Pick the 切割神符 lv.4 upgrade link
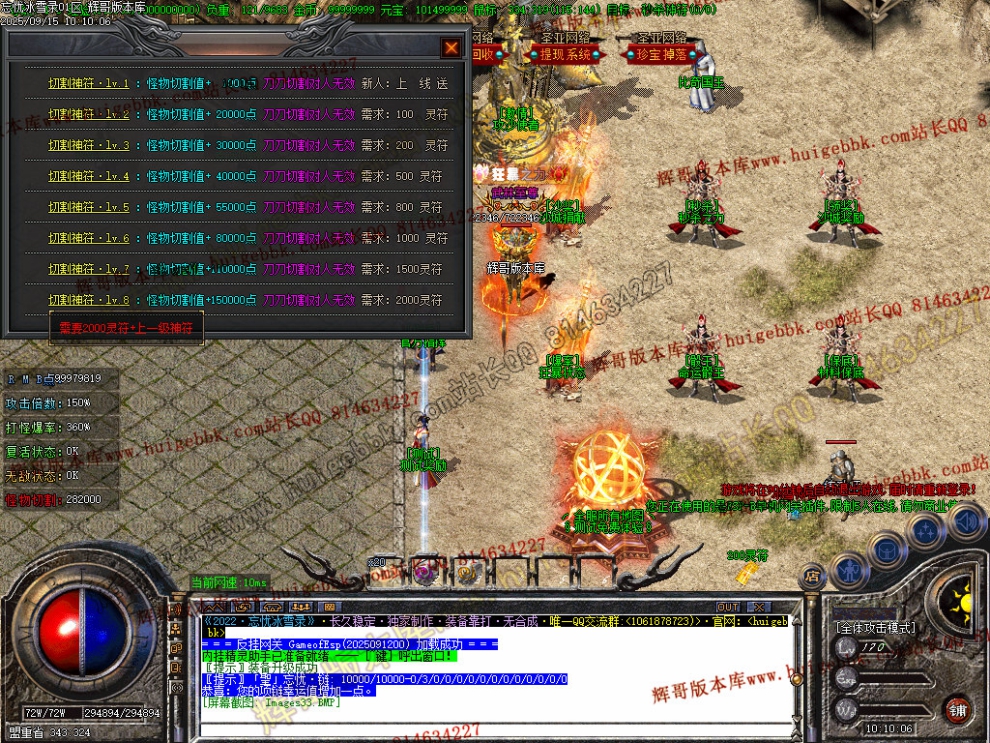This screenshot has width=990, height=743. [x=89, y=177]
